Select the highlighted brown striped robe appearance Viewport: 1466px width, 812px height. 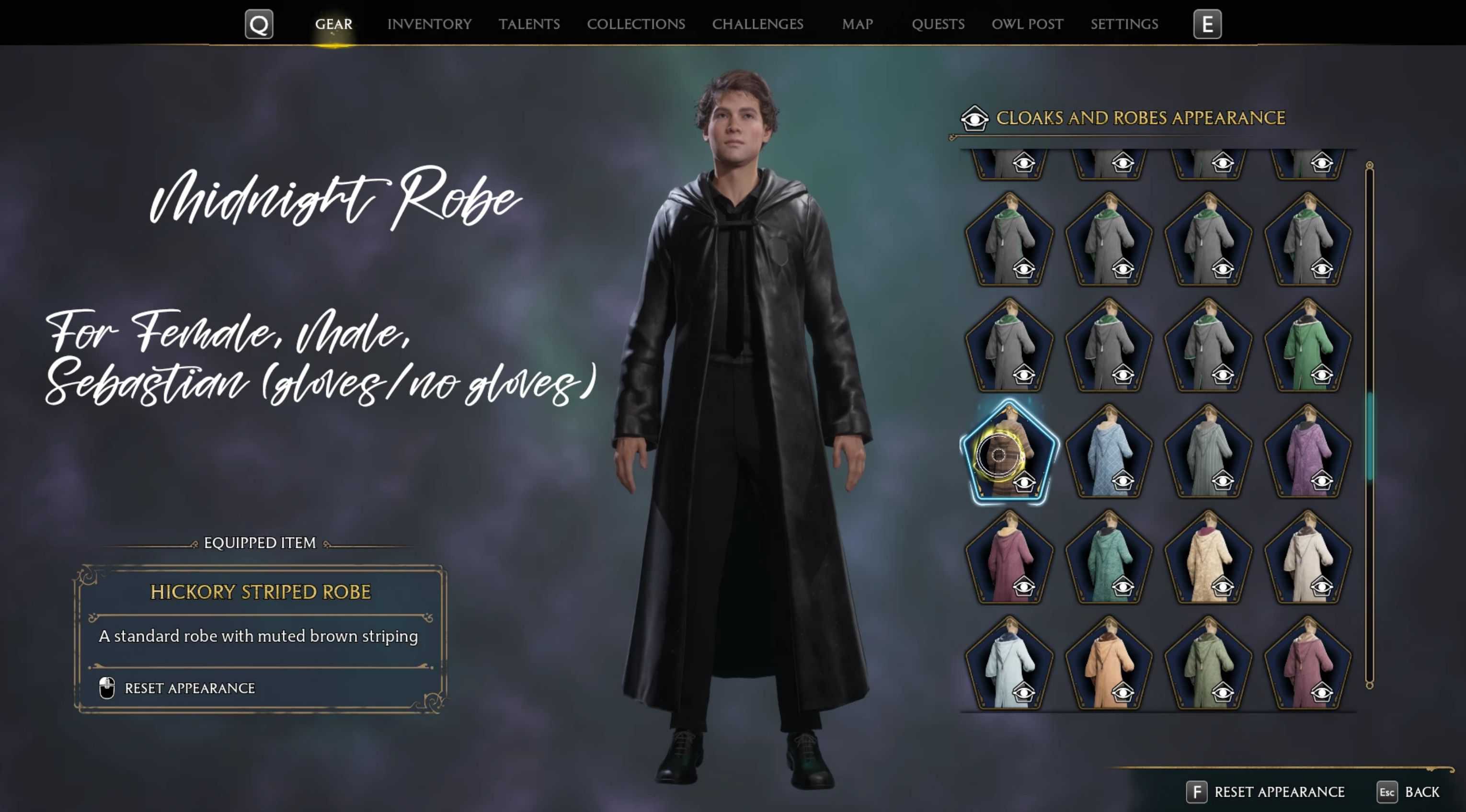click(1008, 453)
